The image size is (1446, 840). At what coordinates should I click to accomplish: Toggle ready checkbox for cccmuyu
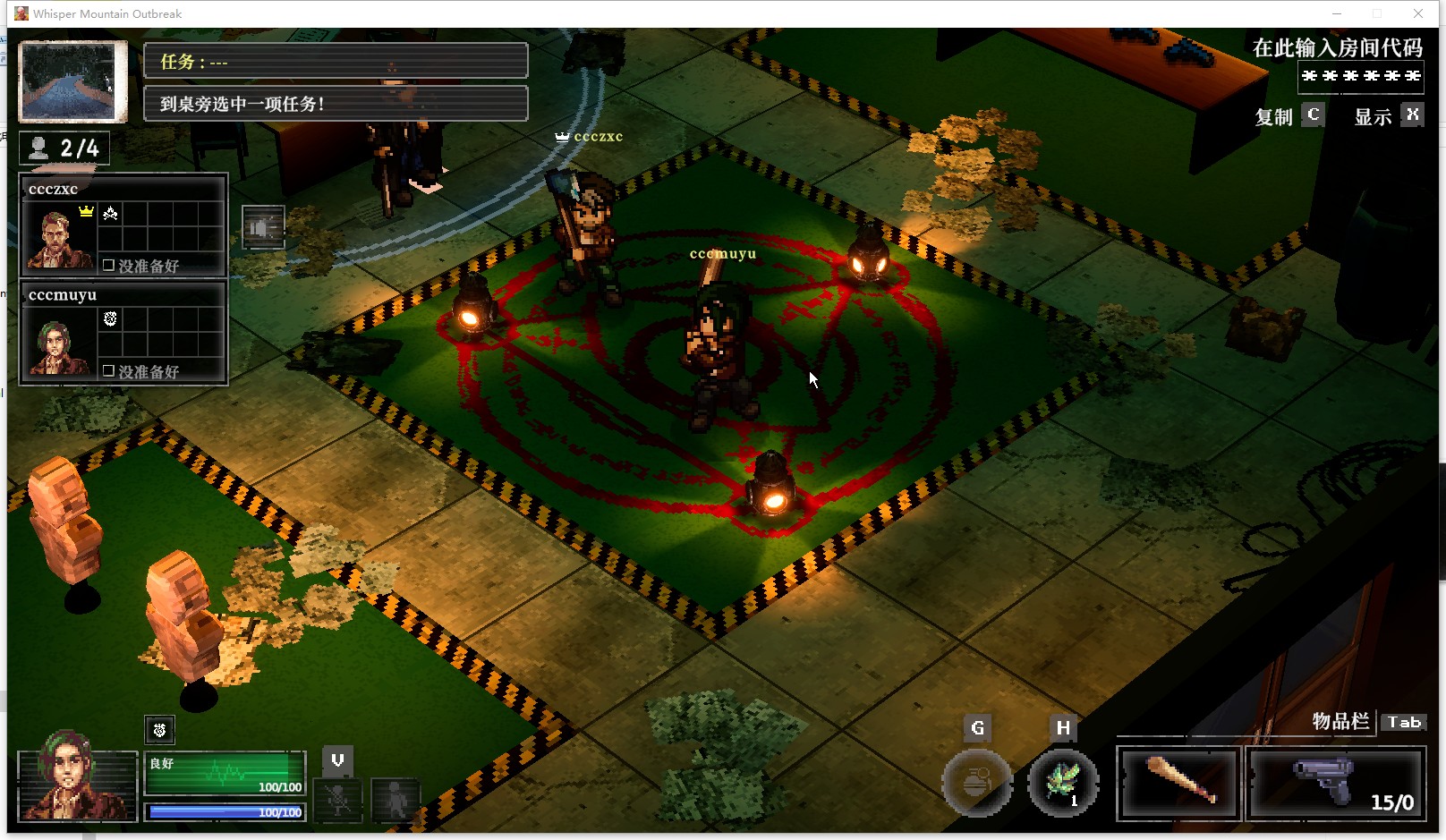click(108, 370)
